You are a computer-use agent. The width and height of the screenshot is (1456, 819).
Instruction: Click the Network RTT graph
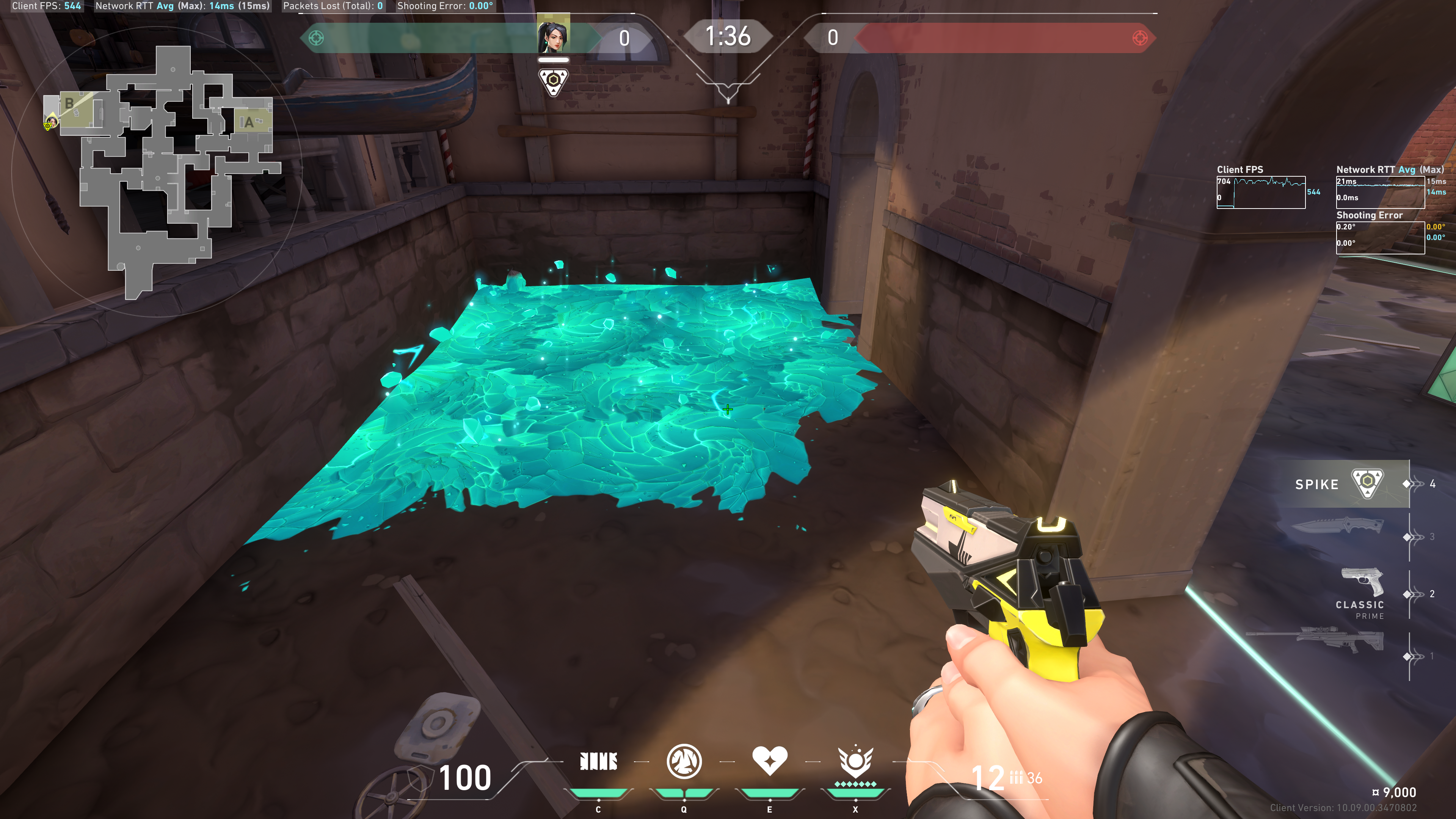(x=1380, y=192)
